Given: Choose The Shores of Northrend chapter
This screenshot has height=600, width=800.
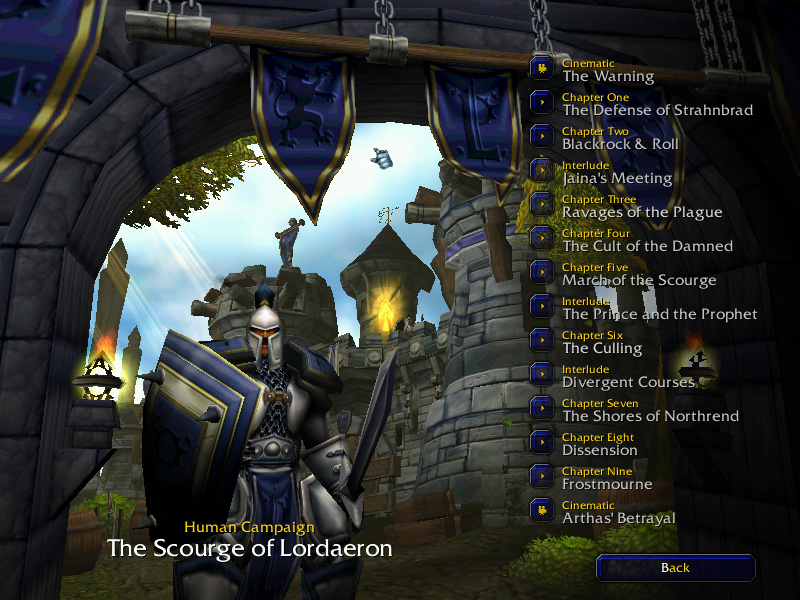Looking at the screenshot, I should [542, 408].
